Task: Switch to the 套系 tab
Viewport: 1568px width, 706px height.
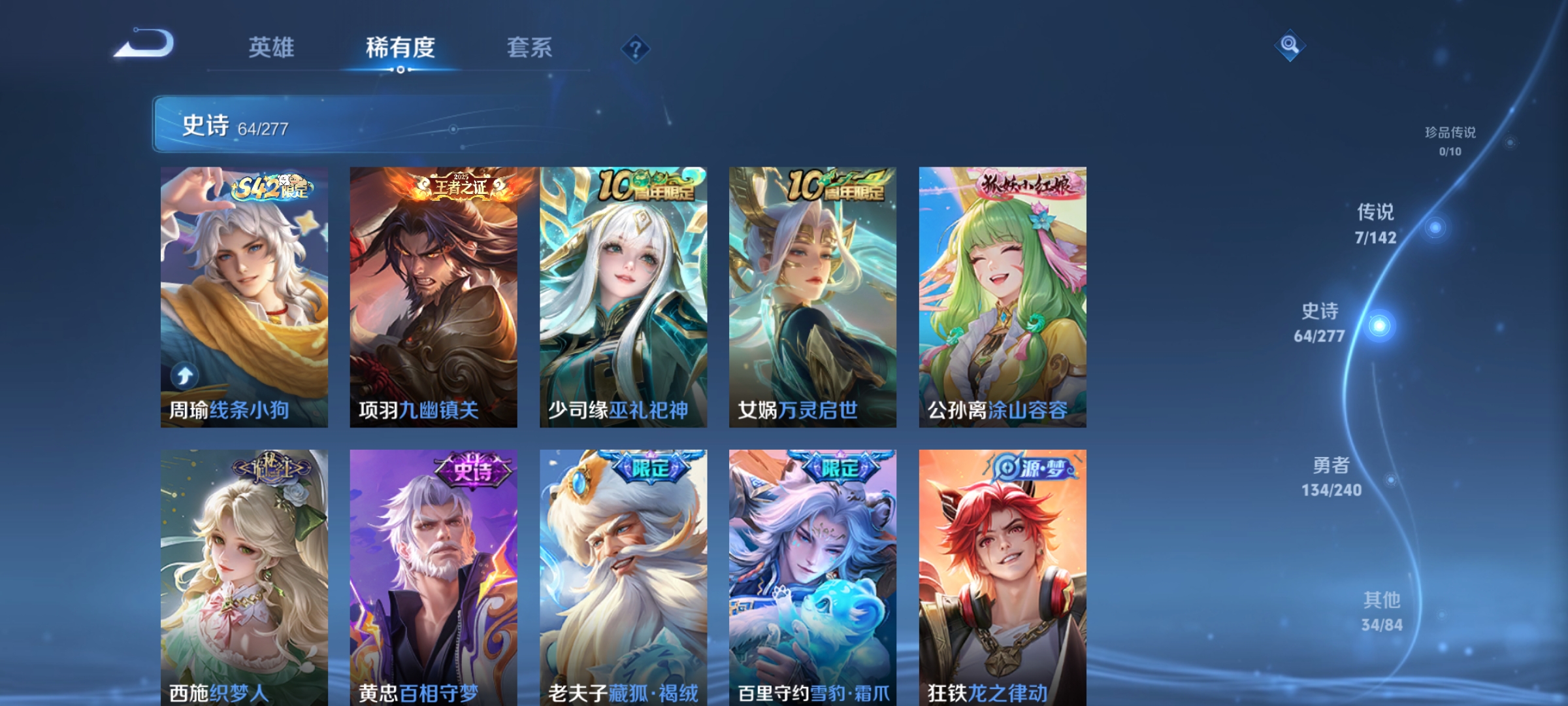Action: (530, 47)
